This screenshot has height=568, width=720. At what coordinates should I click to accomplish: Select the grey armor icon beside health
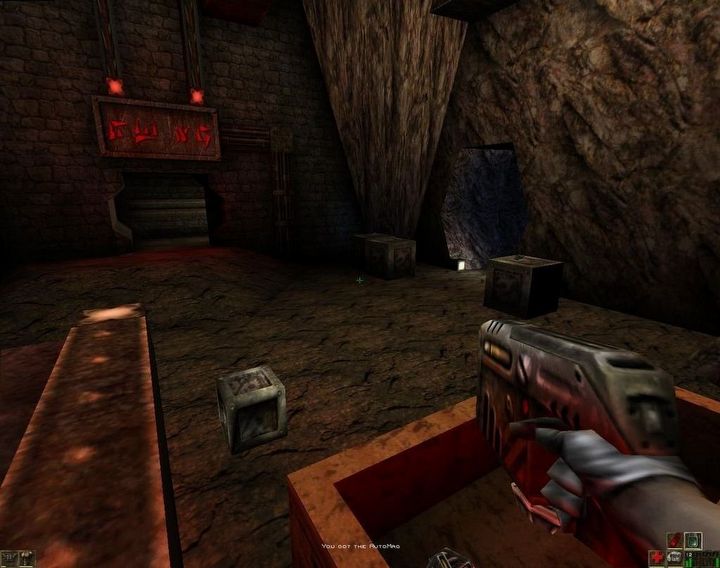[675, 558]
